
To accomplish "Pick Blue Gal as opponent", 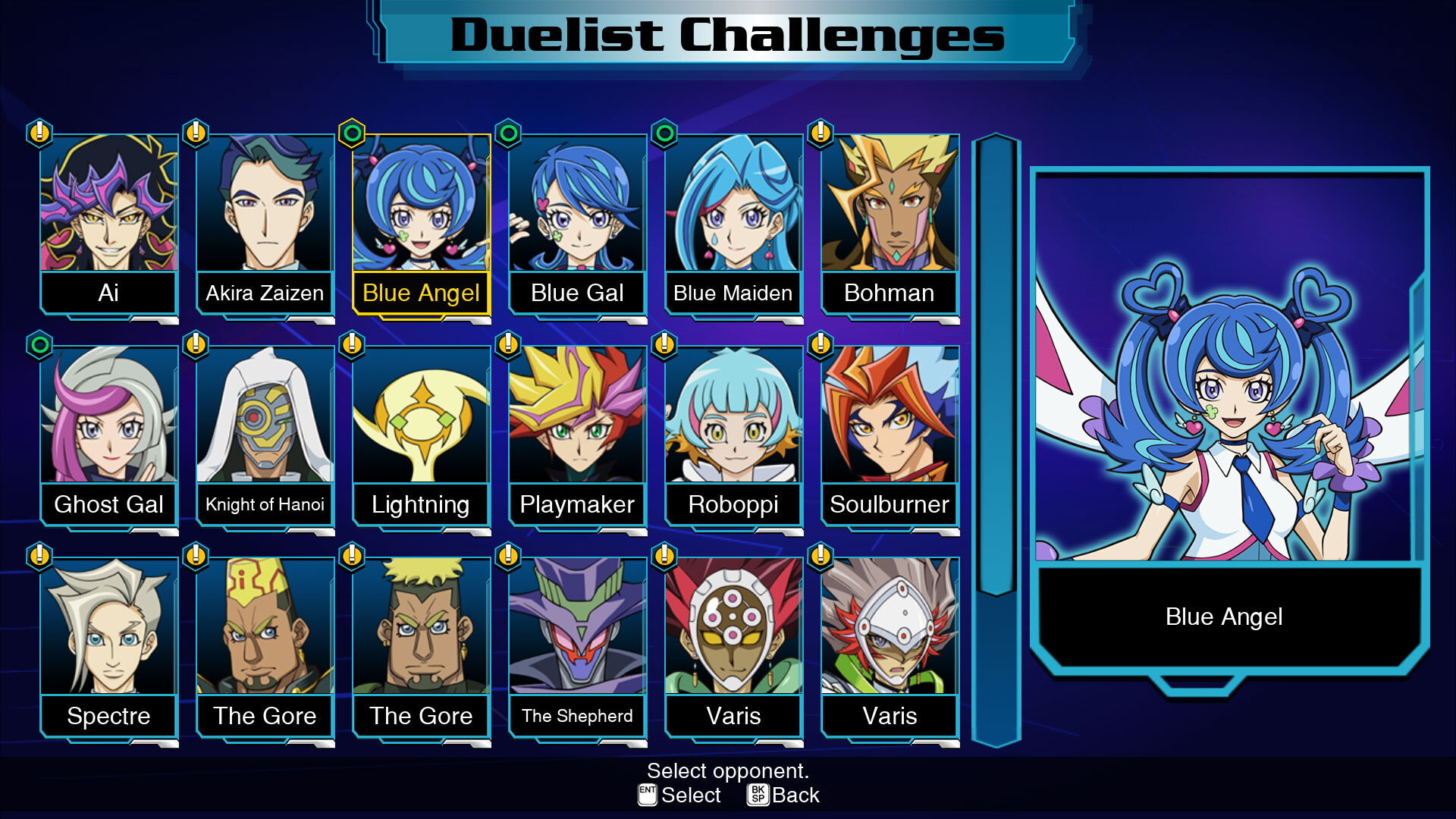I will (x=577, y=224).
